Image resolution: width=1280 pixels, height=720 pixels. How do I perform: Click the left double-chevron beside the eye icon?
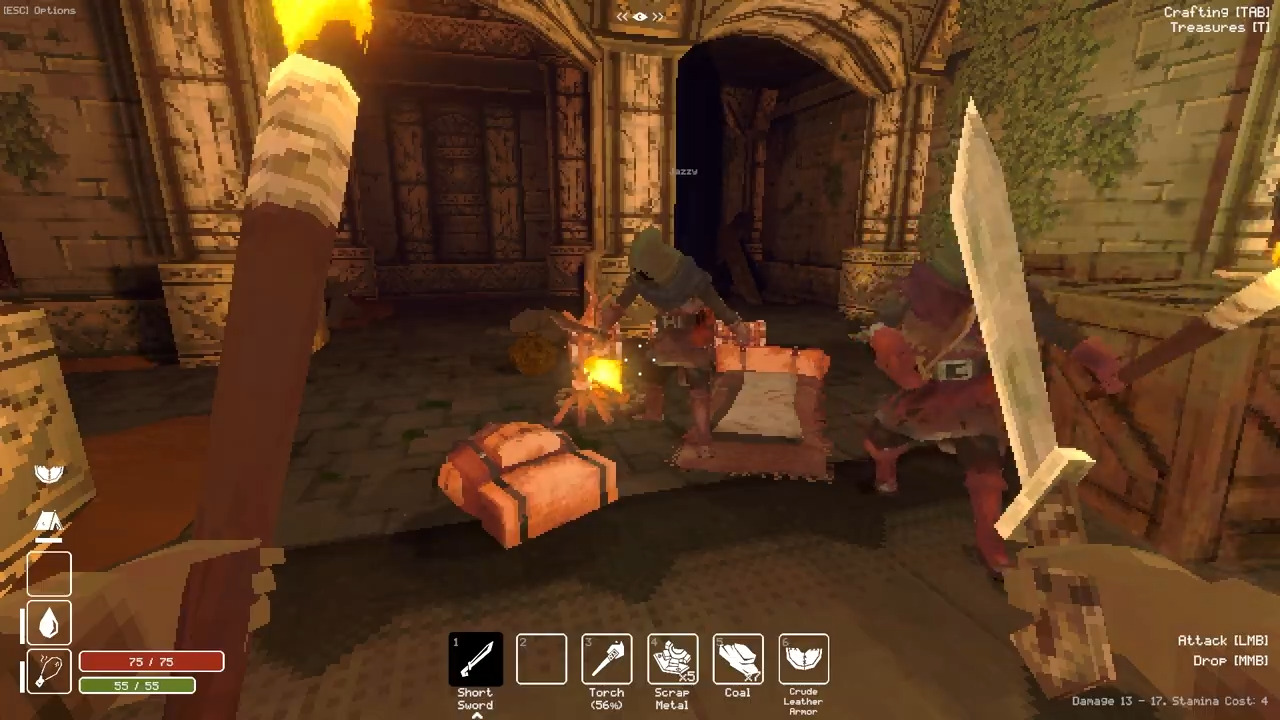tap(621, 16)
